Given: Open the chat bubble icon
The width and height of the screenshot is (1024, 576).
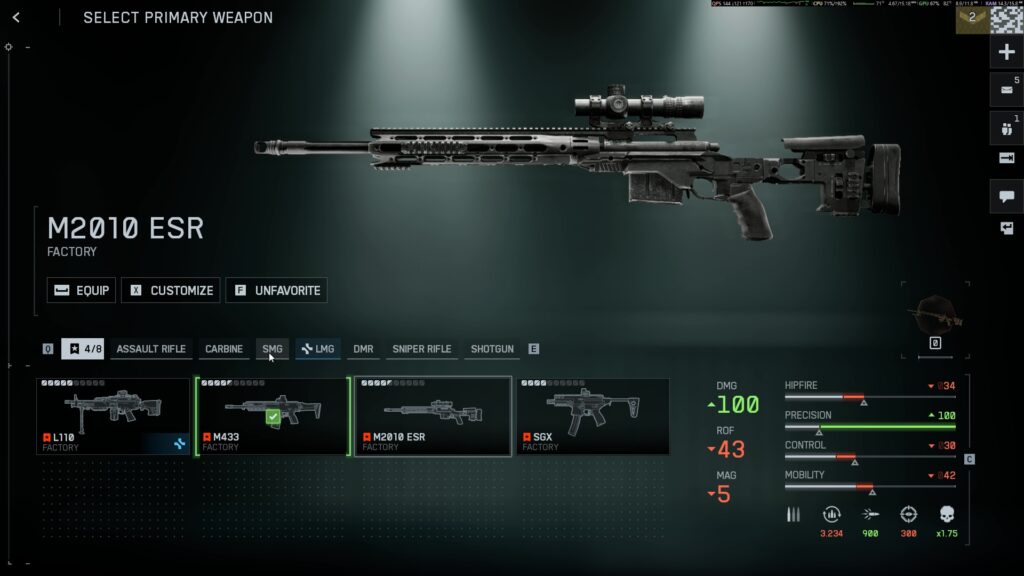Looking at the screenshot, I should click(1006, 196).
